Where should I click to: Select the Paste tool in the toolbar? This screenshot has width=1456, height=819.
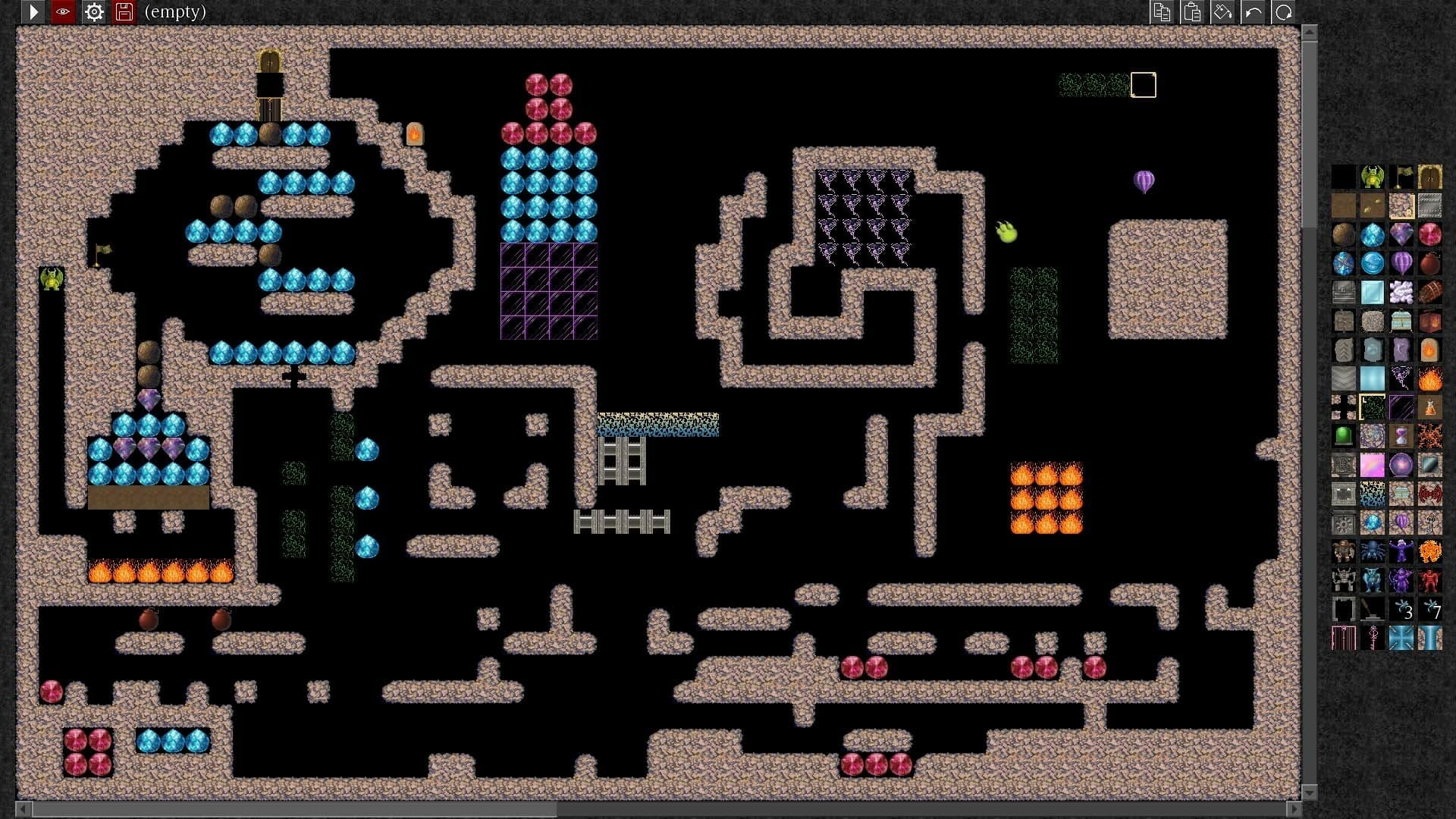tap(1192, 12)
